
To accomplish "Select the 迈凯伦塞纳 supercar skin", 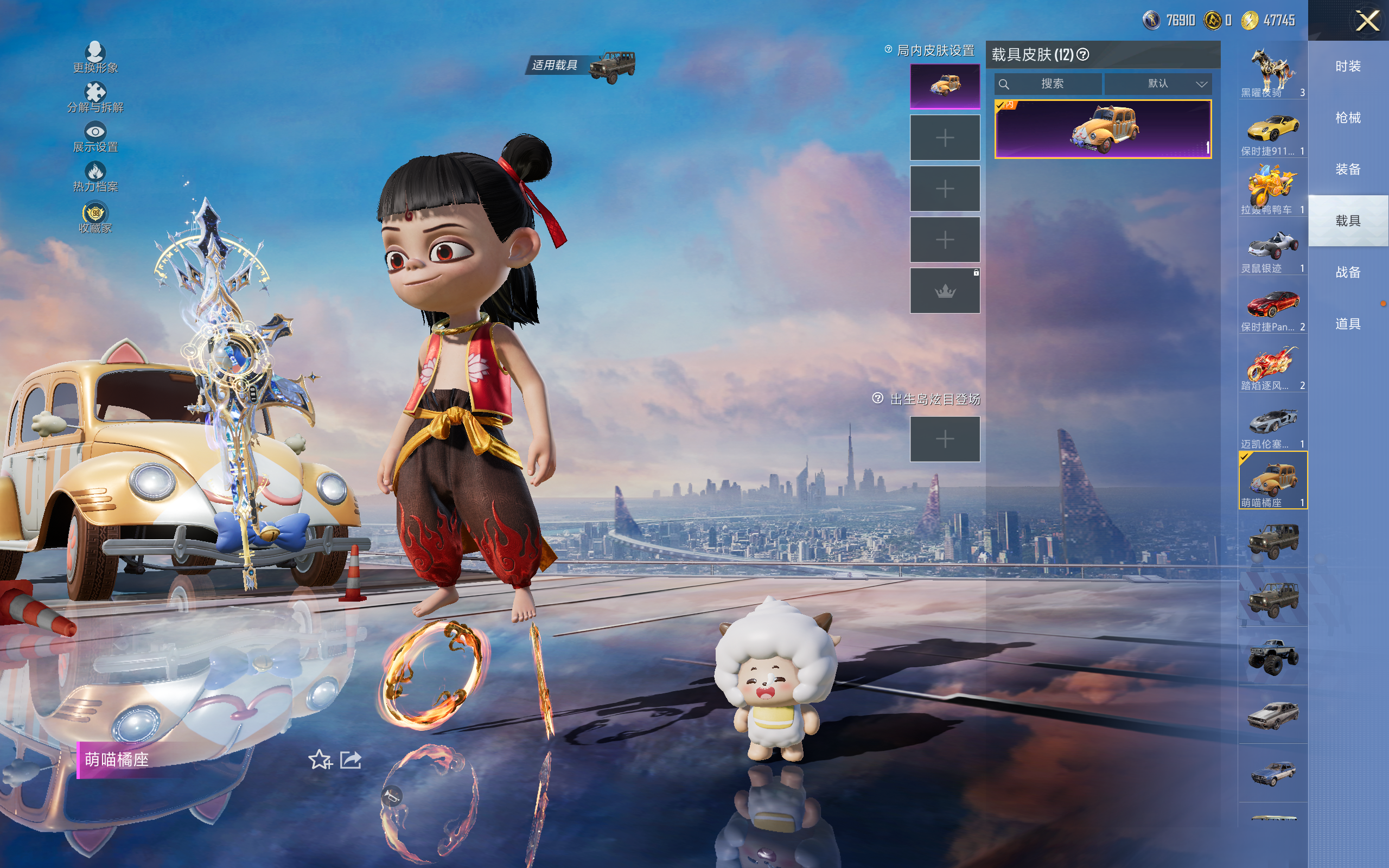I will 1272,424.
